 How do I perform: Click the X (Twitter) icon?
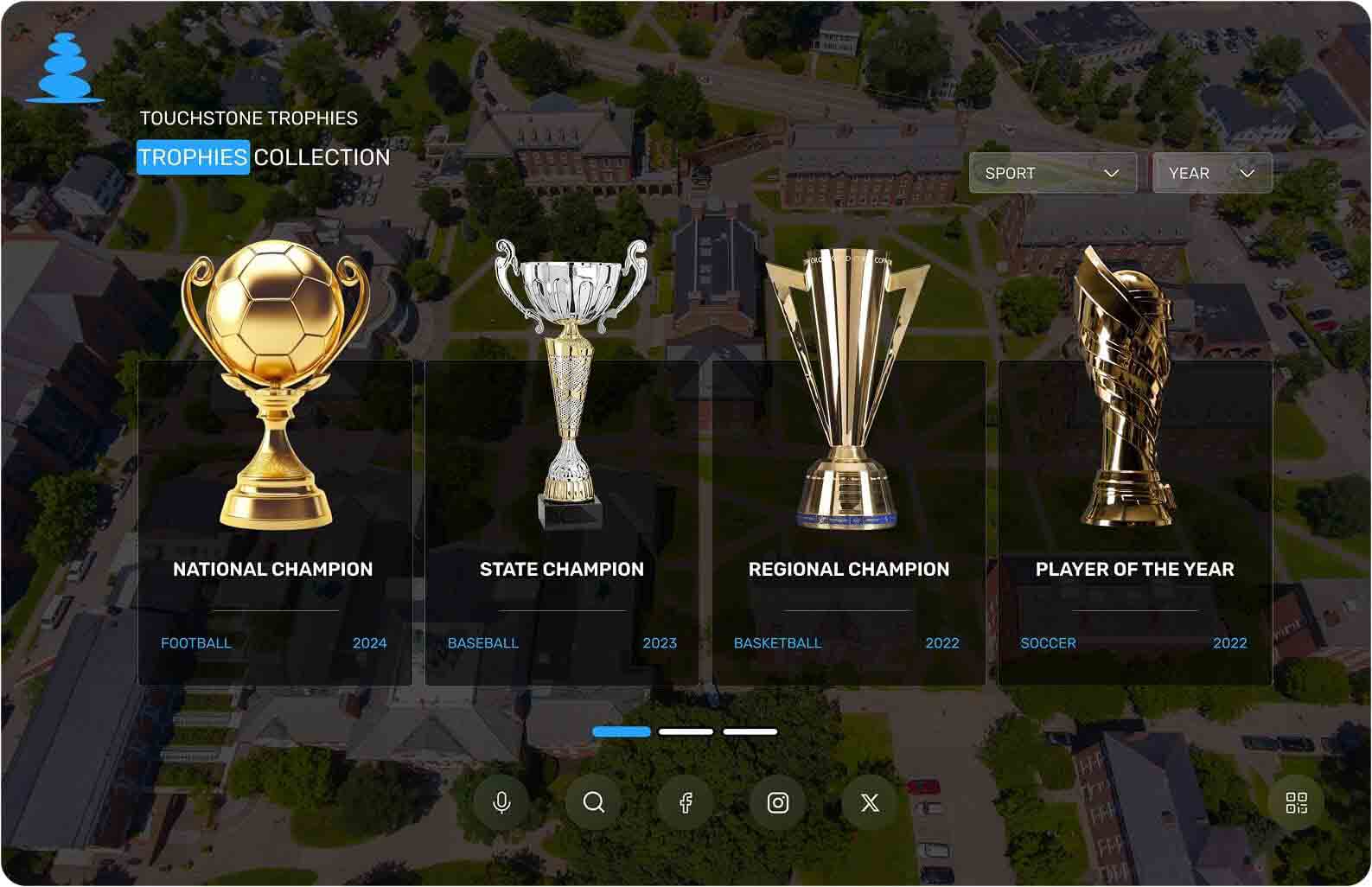point(870,802)
